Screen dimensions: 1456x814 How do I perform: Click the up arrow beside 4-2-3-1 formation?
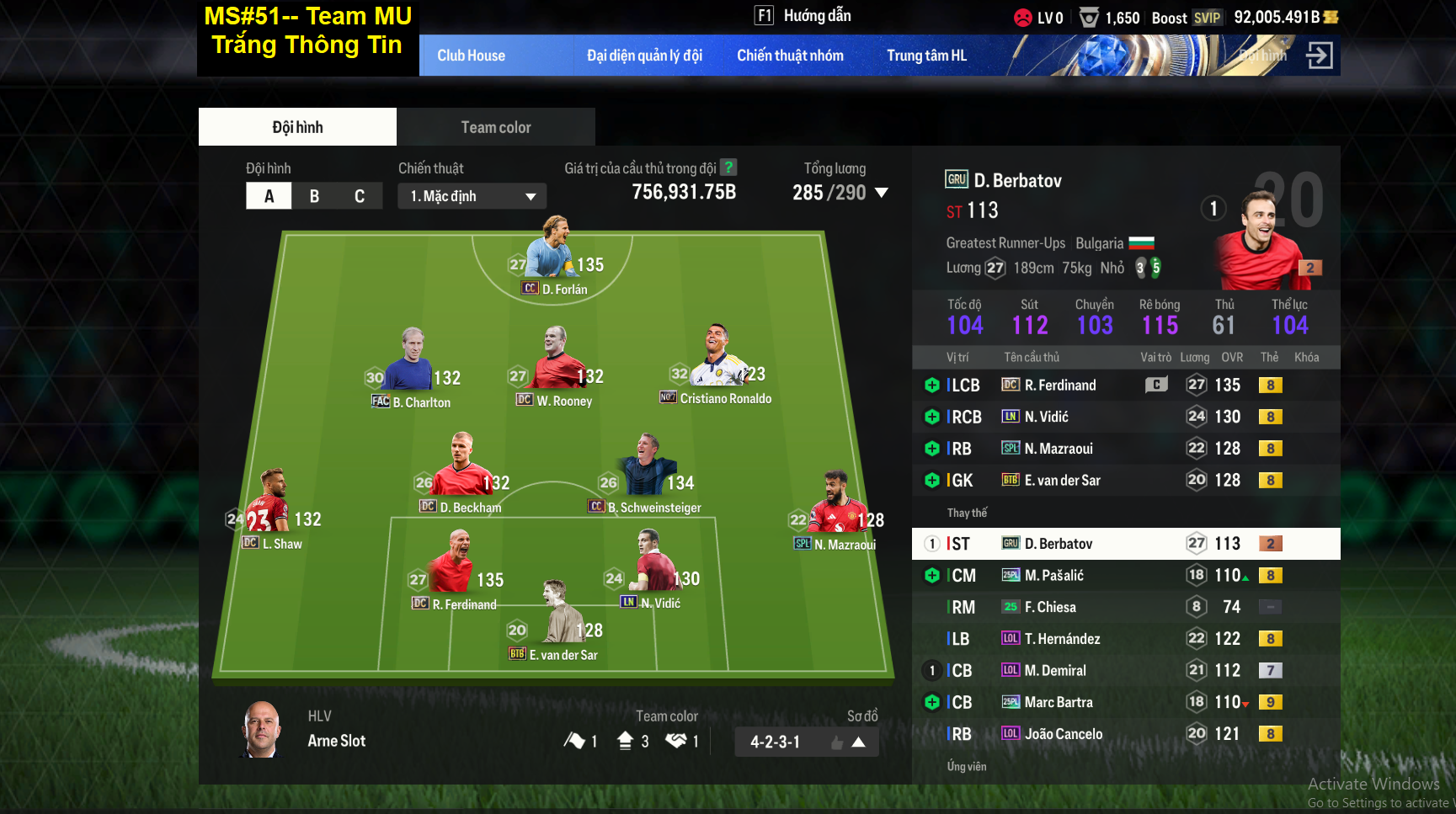tap(860, 742)
